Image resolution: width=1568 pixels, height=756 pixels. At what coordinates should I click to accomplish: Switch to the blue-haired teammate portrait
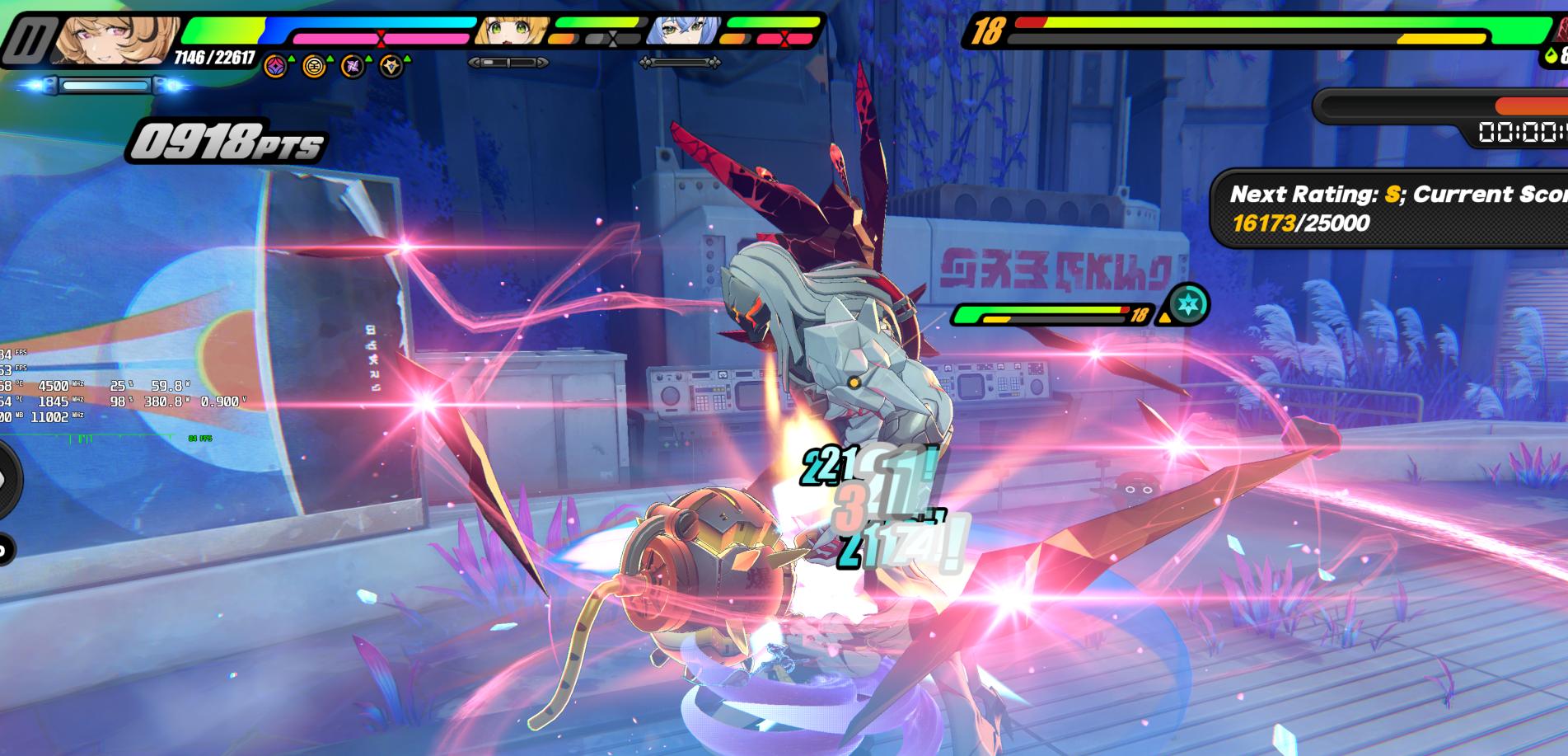(679, 31)
